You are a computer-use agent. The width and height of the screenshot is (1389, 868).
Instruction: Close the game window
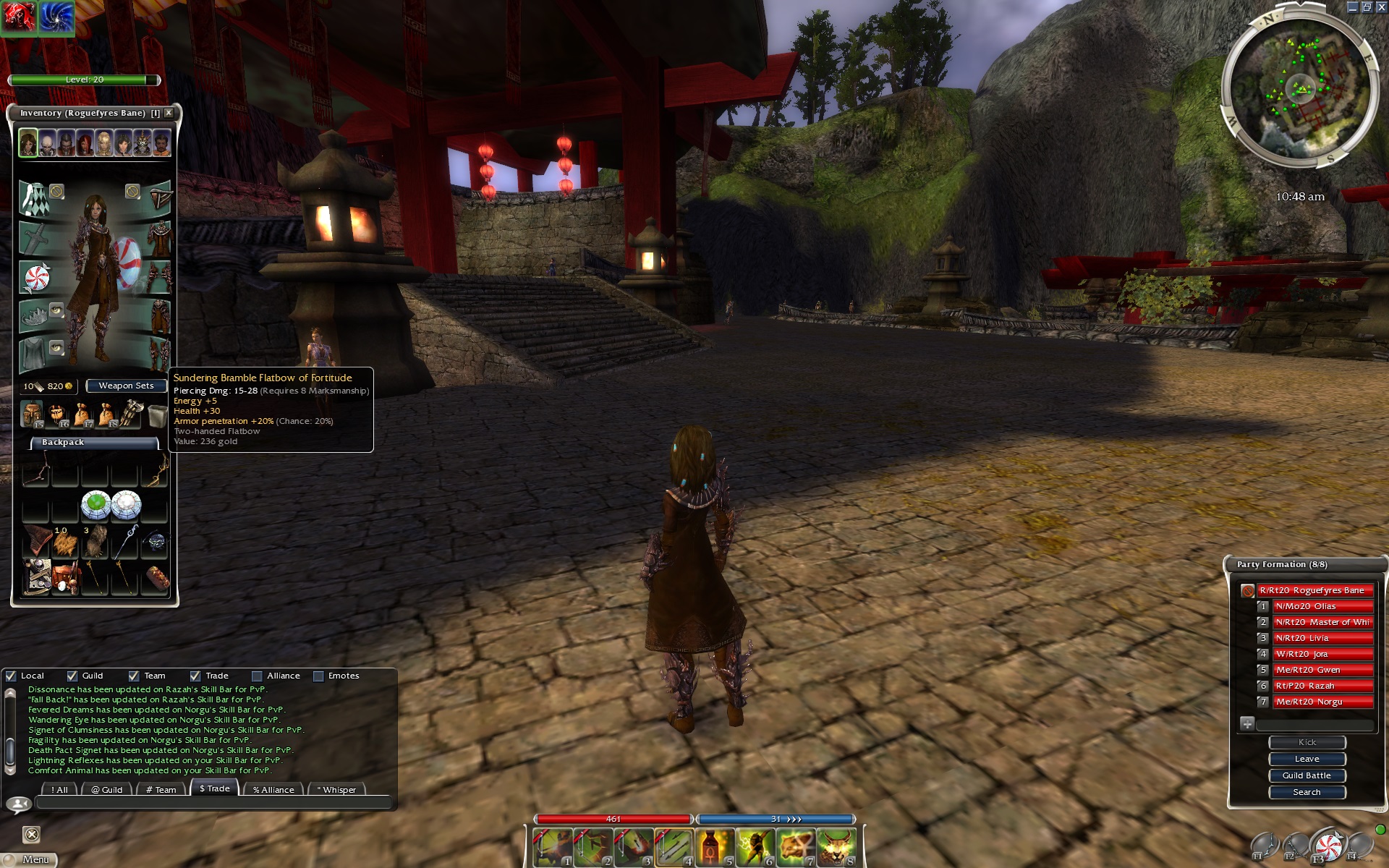tap(1381, 7)
